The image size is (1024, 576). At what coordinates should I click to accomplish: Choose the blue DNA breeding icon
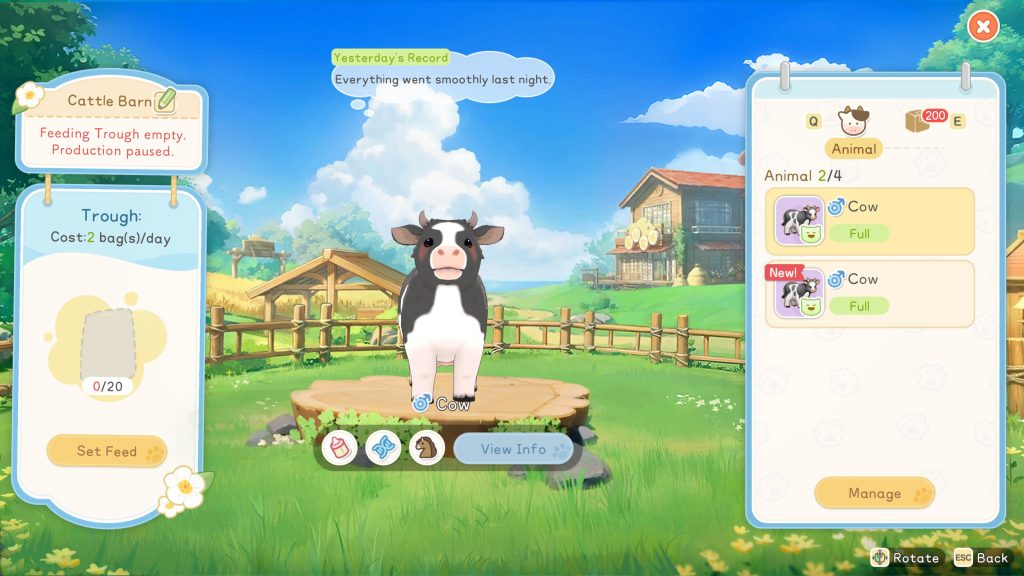point(383,448)
